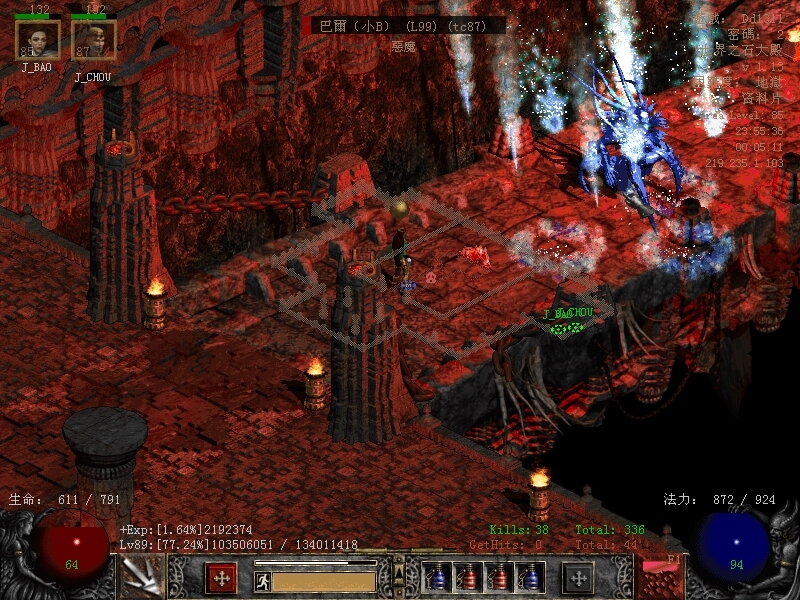Open the left-hand attack skill selector
800x600 pixels.
(141, 577)
